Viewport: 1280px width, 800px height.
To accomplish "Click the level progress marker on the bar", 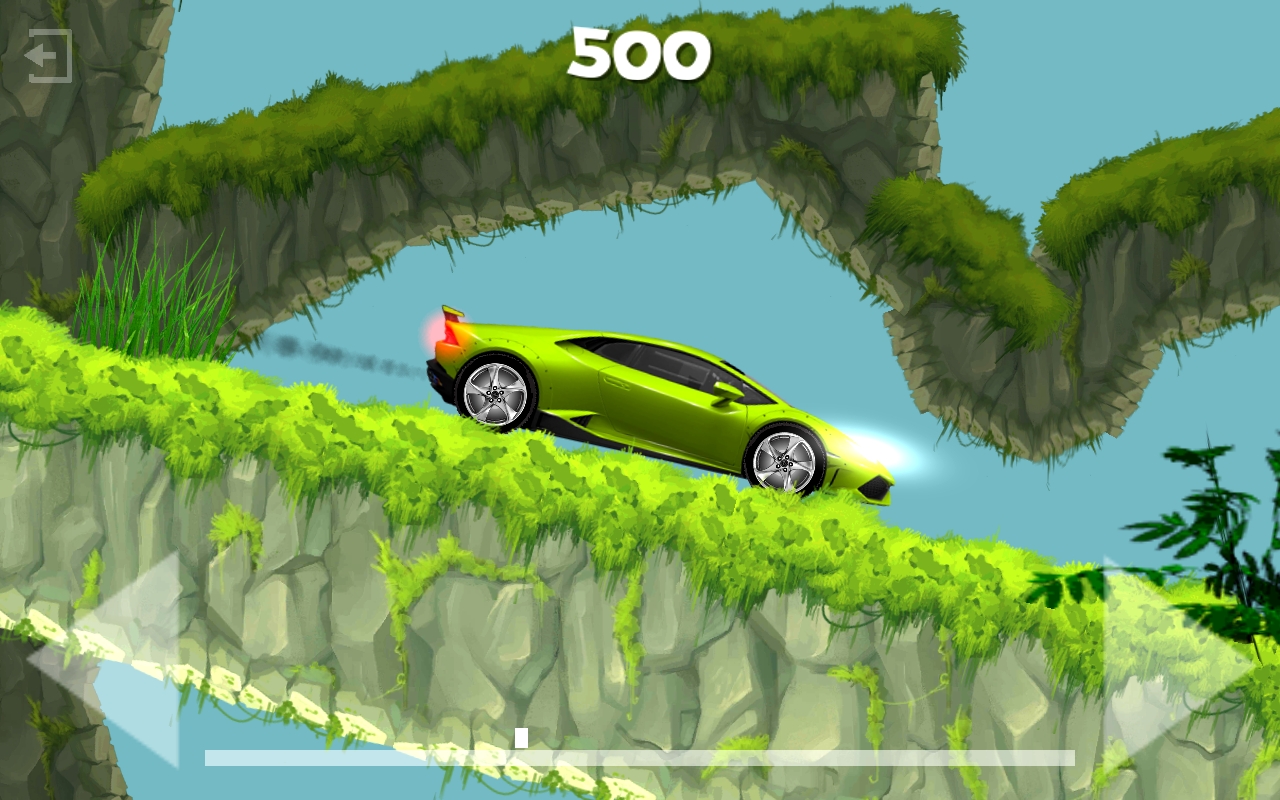I will coord(519,737).
